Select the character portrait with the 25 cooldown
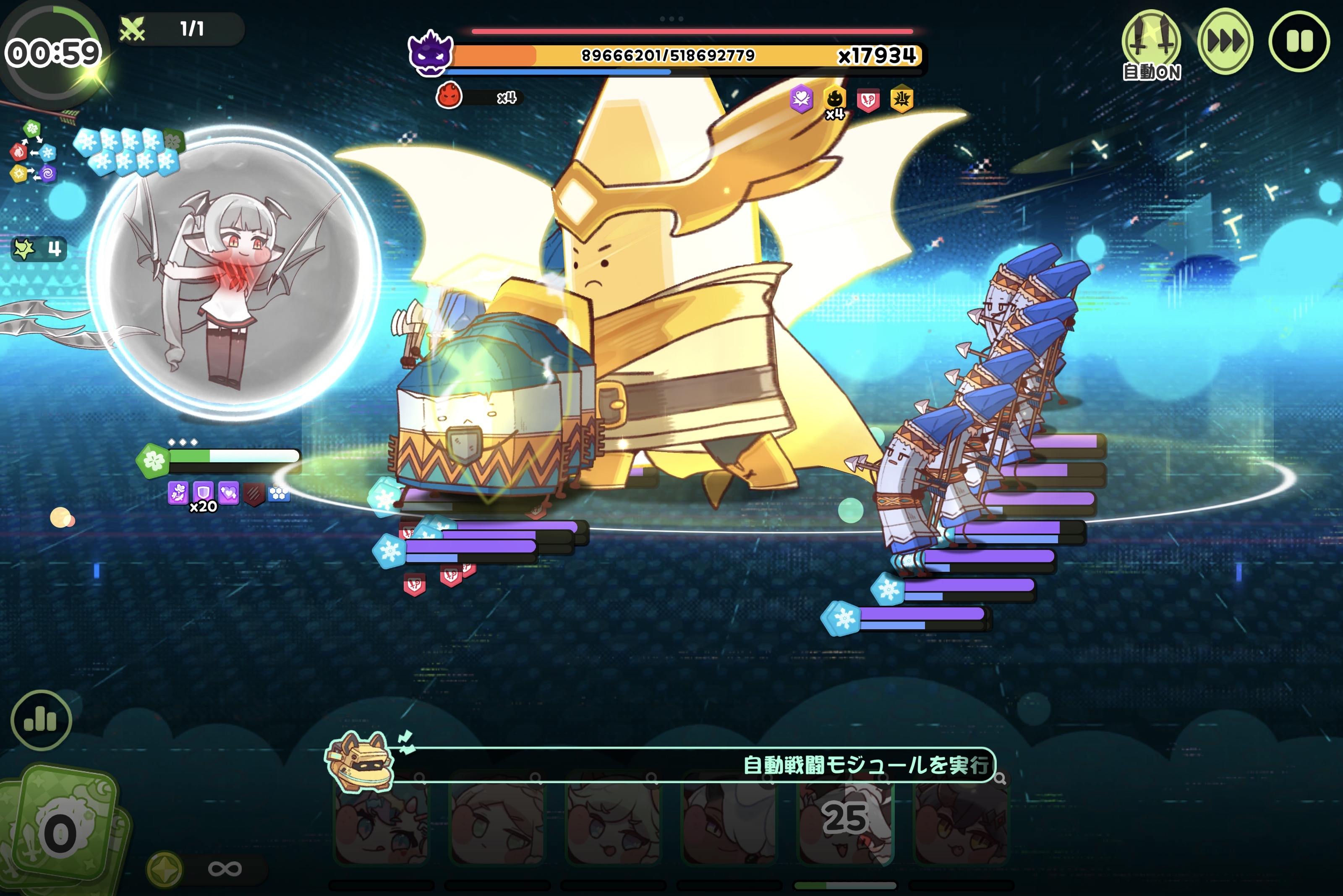This screenshot has width=1343, height=896. (x=845, y=820)
